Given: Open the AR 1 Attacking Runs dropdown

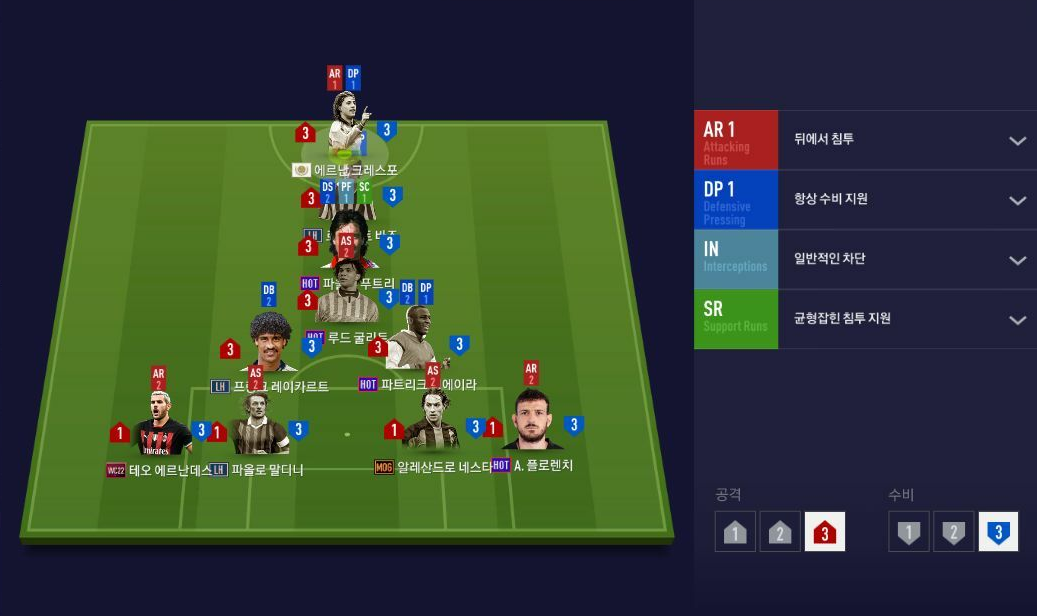Looking at the screenshot, I should [1017, 140].
